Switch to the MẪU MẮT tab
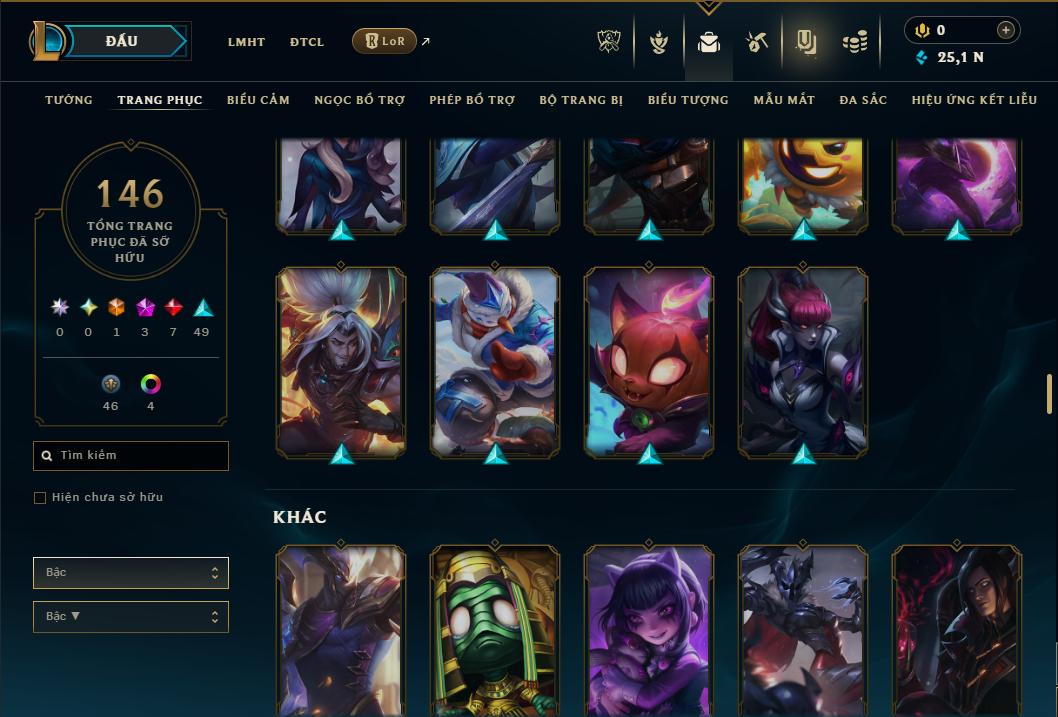This screenshot has width=1058, height=717. point(784,100)
